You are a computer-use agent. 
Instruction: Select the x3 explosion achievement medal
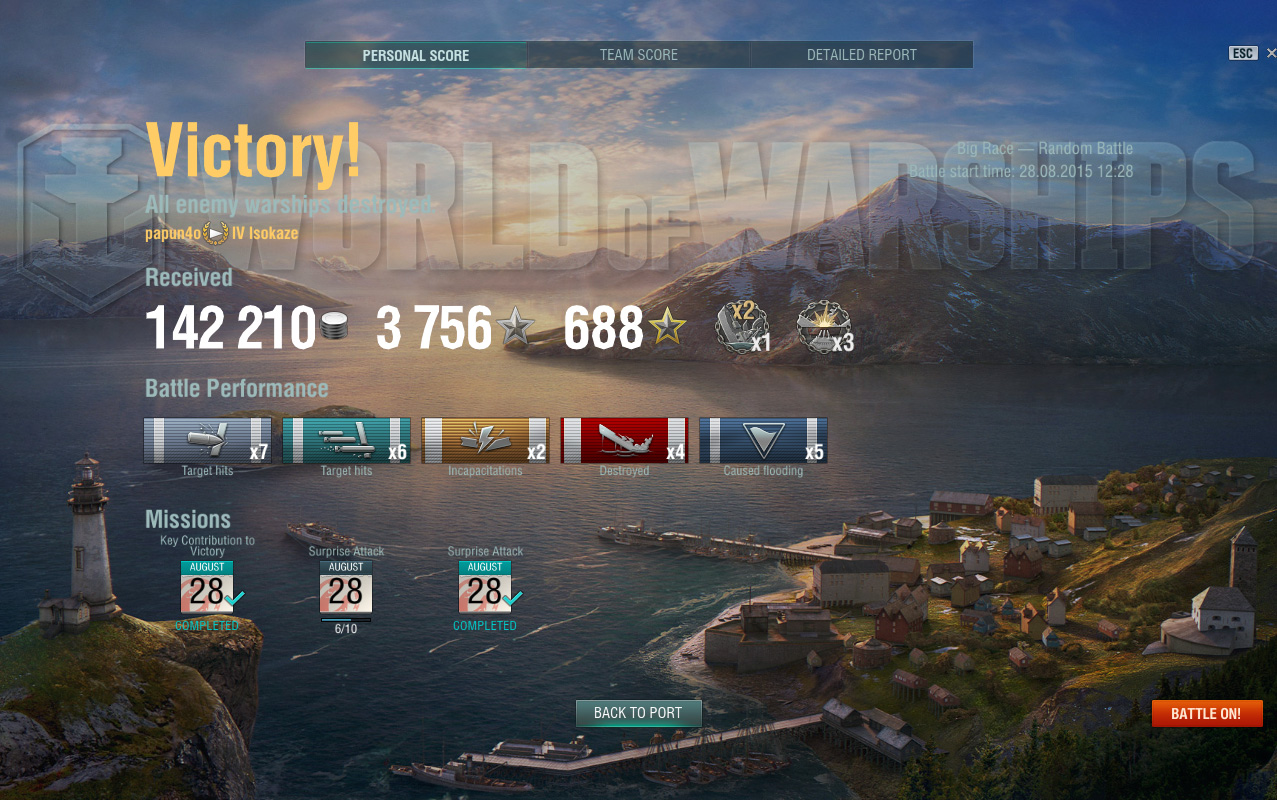[x=823, y=327]
